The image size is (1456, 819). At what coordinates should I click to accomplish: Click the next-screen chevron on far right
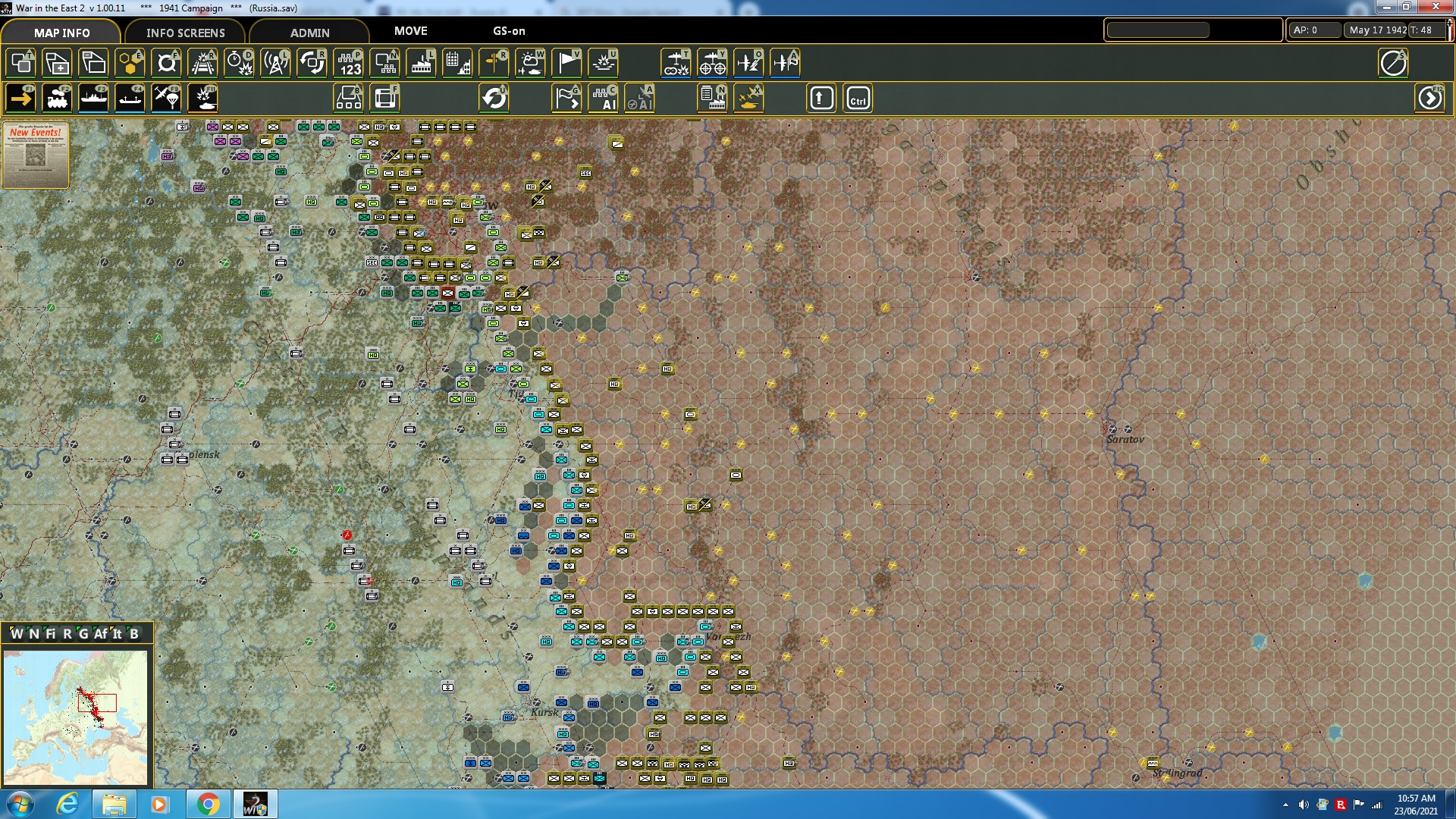pos(1430,98)
